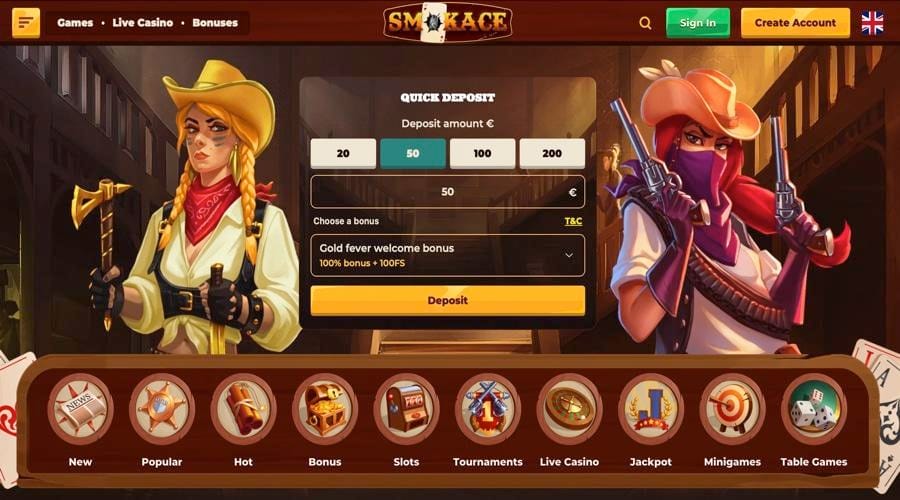
Task: Open the T&C link
Action: click(x=573, y=221)
